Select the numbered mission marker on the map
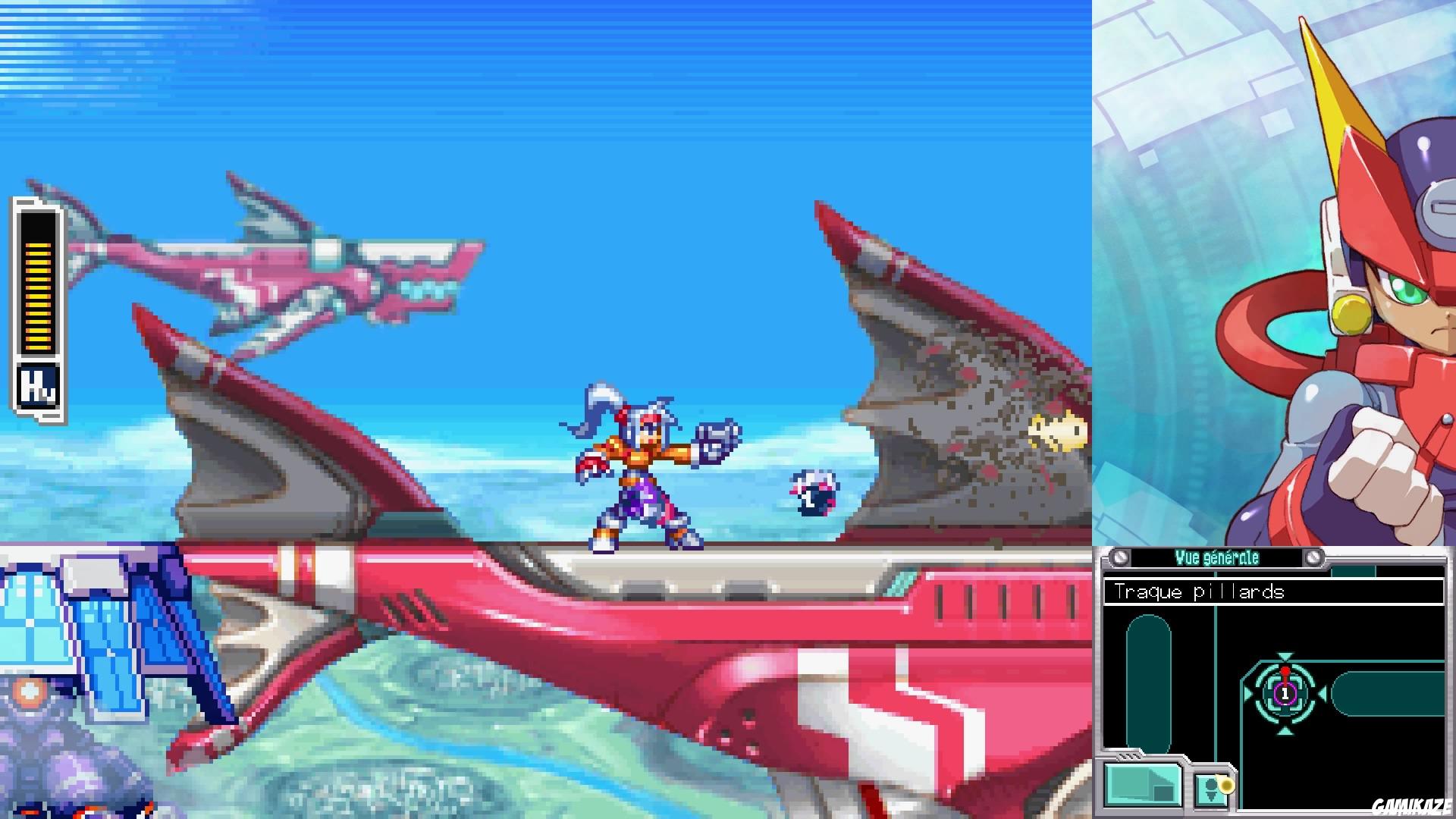This screenshot has width=1456, height=819. [x=1285, y=694]
